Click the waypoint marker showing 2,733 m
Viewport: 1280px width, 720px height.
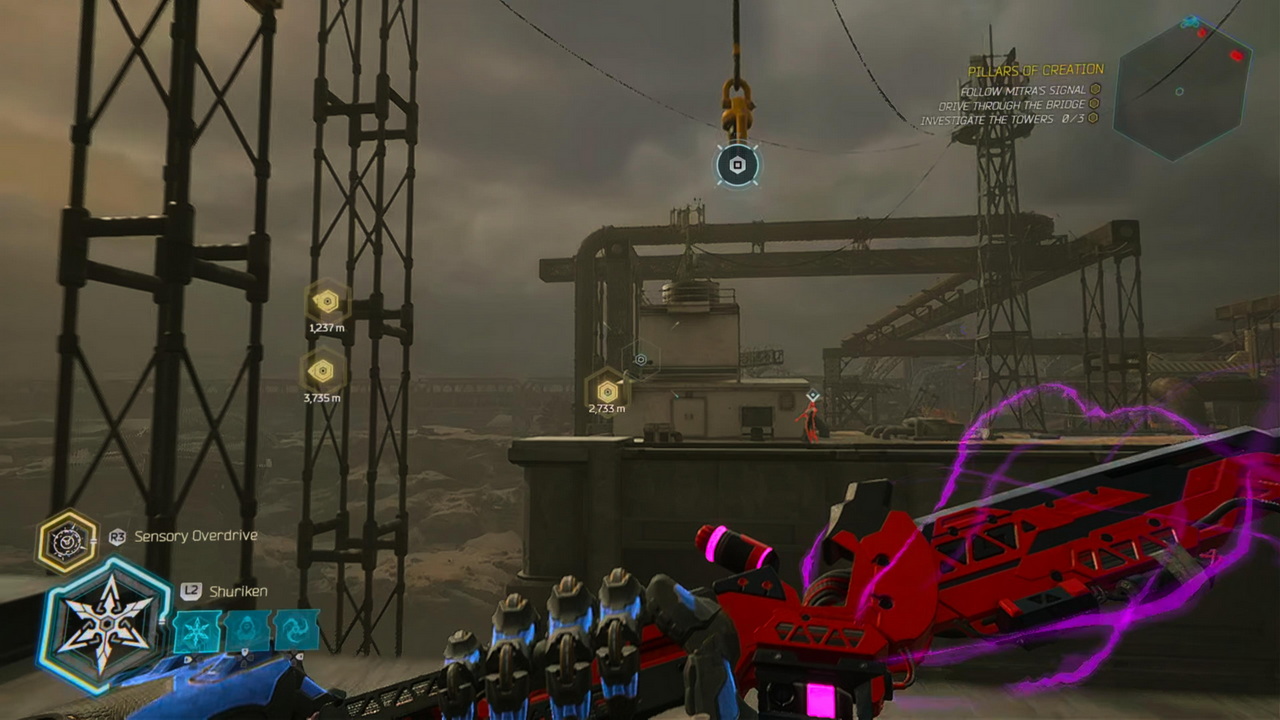(x=606, y=389)
